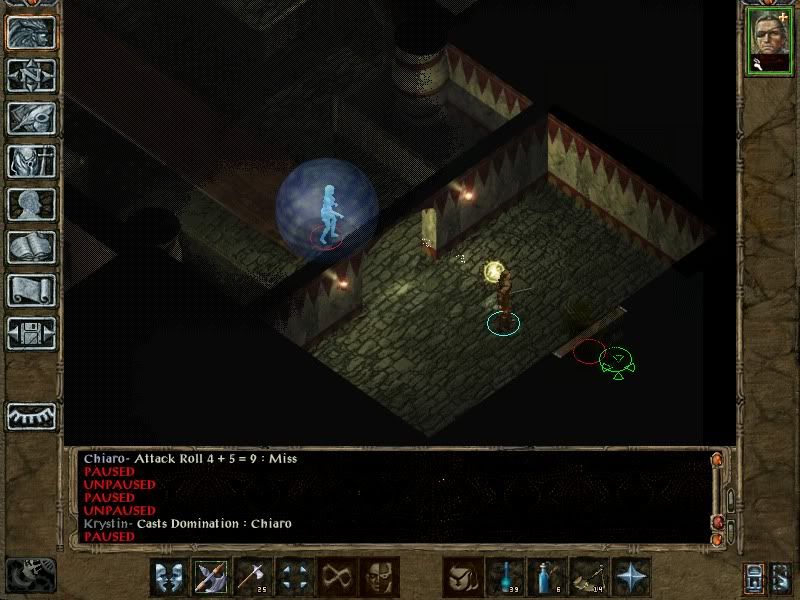
Task: Activate the mask ability button
Action: (x=379, y=577)
